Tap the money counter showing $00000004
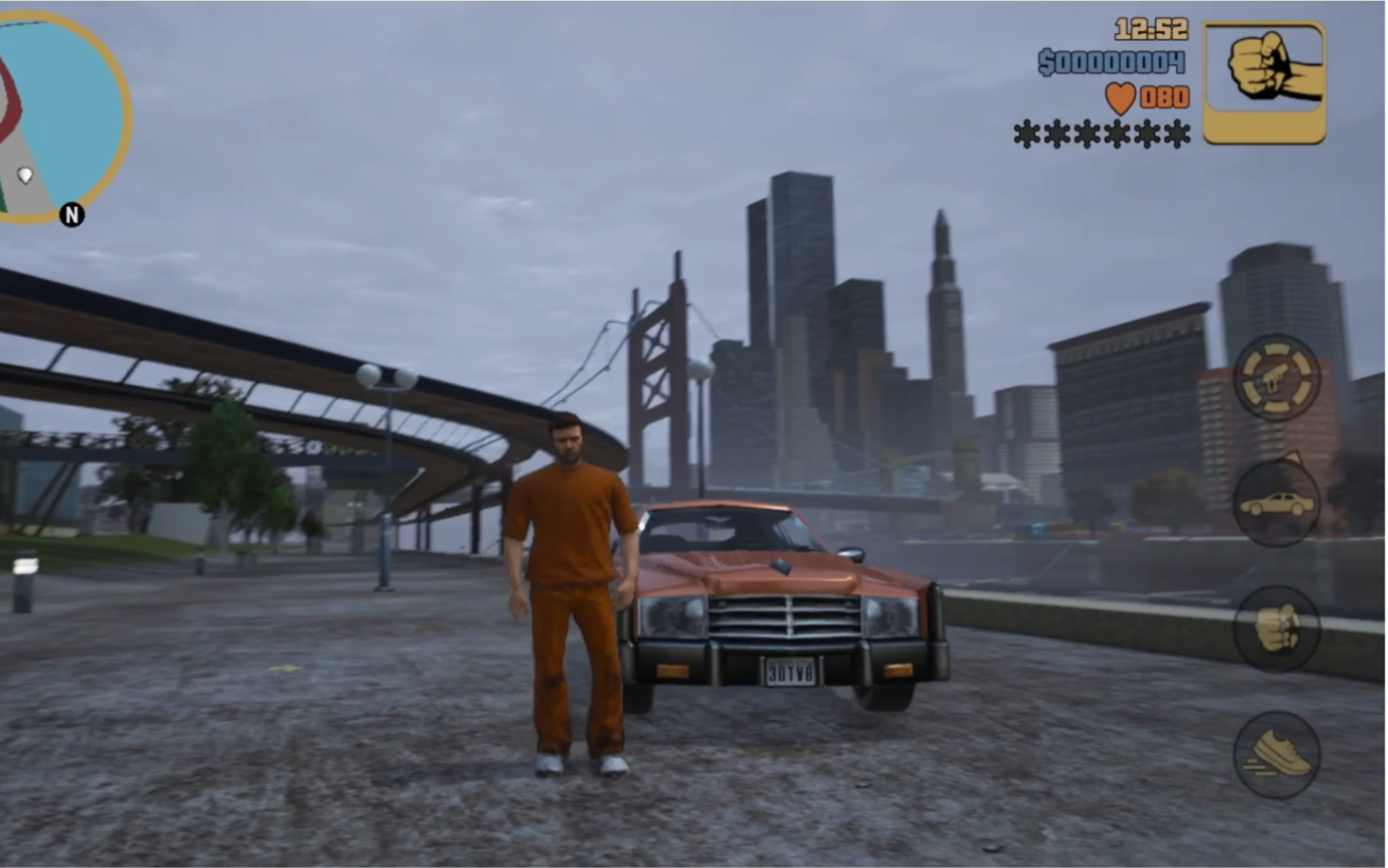This screenshot has height=868, width=1388. [x=1110, y=61]
